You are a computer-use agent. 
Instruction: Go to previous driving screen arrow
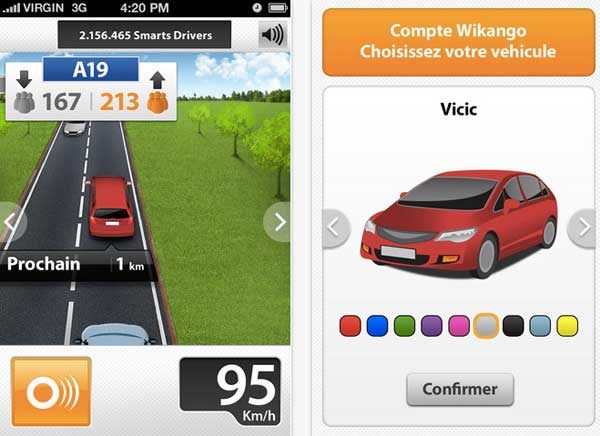pos(10,222)
